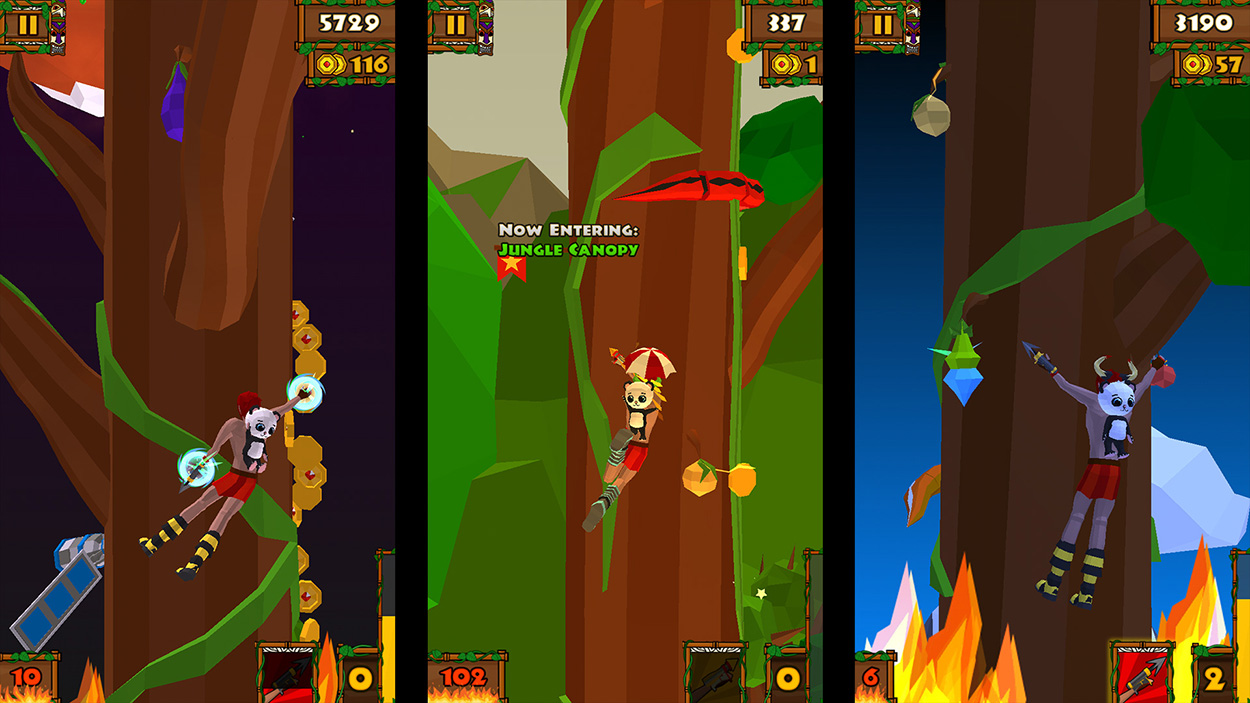The width and height of the screenshot is (1250, 703).
Task: Tap the greyed-out spear slot in Jungle Canopy panel
Action: (716, 674)
